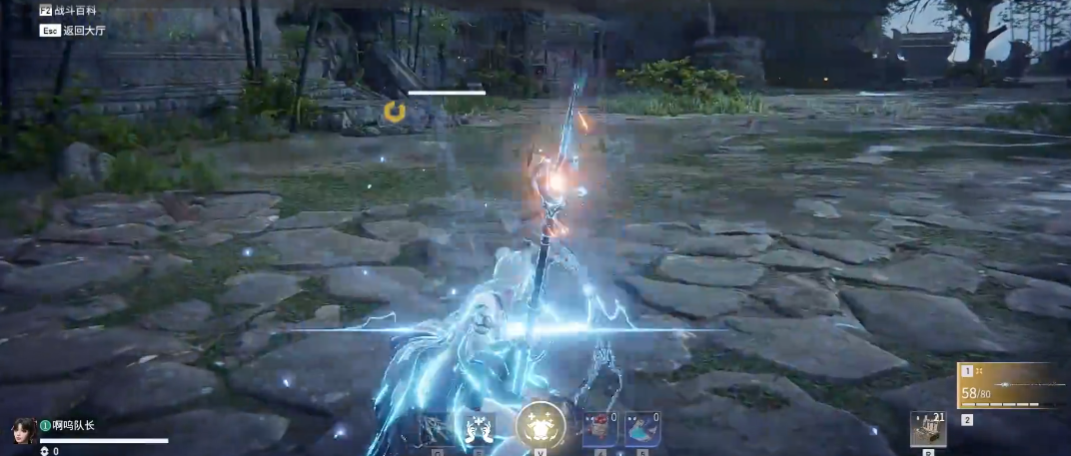Activate the glowing golden ultimate ability

pos(540,428)
